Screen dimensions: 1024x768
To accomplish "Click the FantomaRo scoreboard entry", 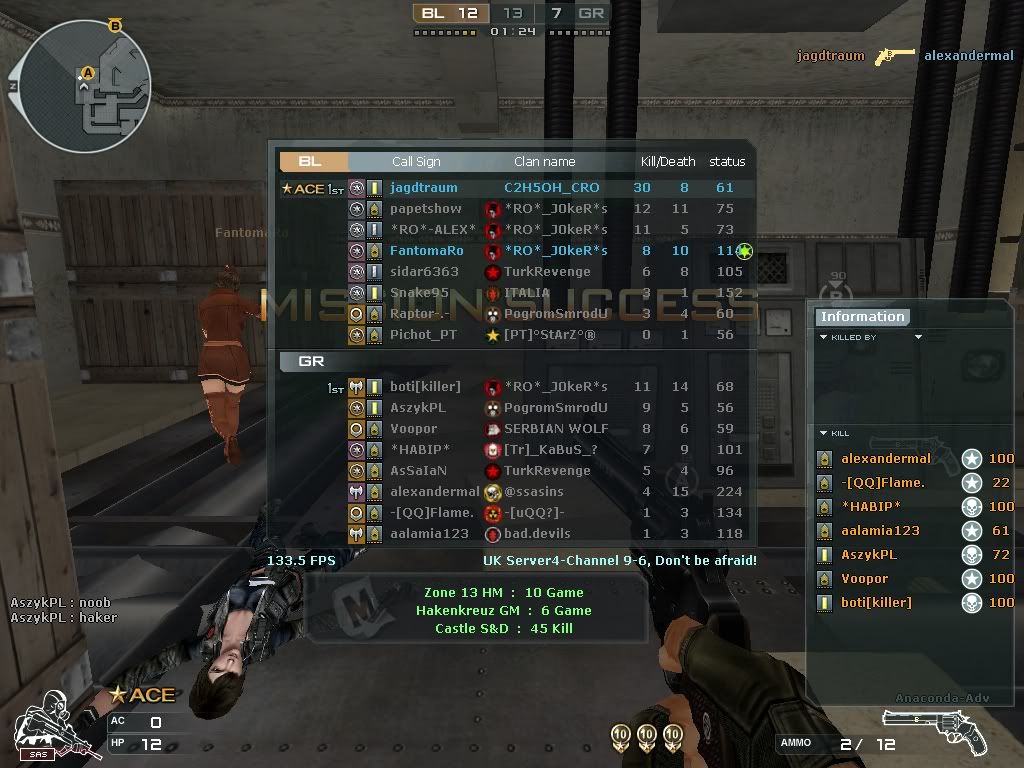I will tap(426, 251).
